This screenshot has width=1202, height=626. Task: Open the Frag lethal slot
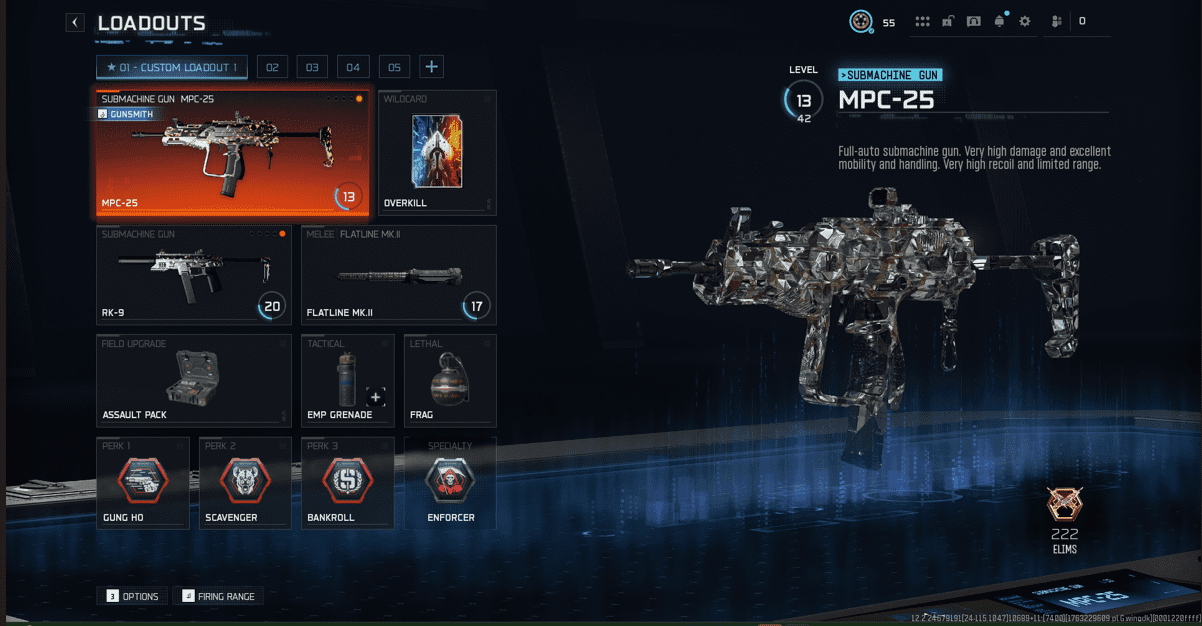[450, 379]
